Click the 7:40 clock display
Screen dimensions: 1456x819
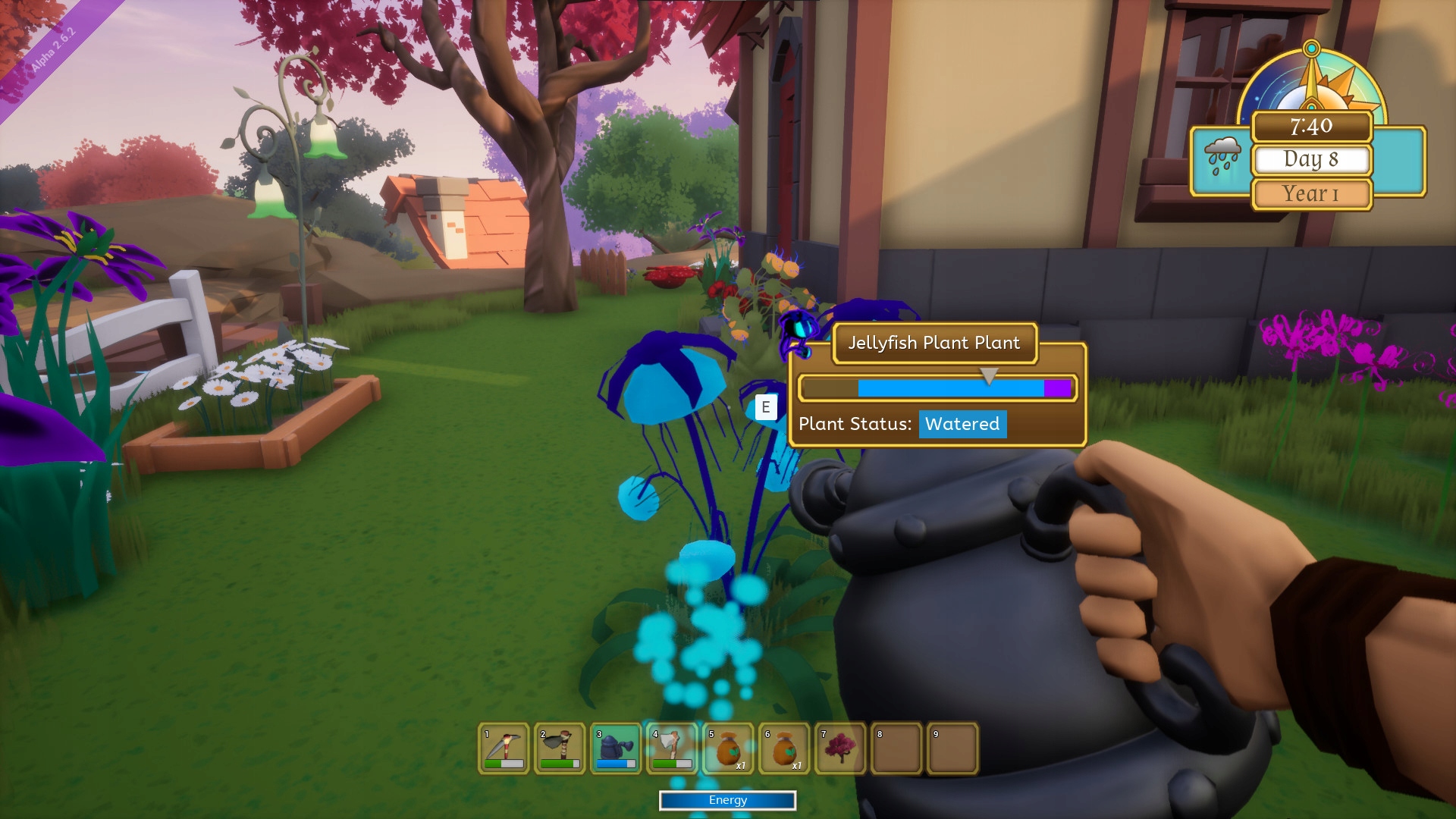click(x=1311, y=127)
